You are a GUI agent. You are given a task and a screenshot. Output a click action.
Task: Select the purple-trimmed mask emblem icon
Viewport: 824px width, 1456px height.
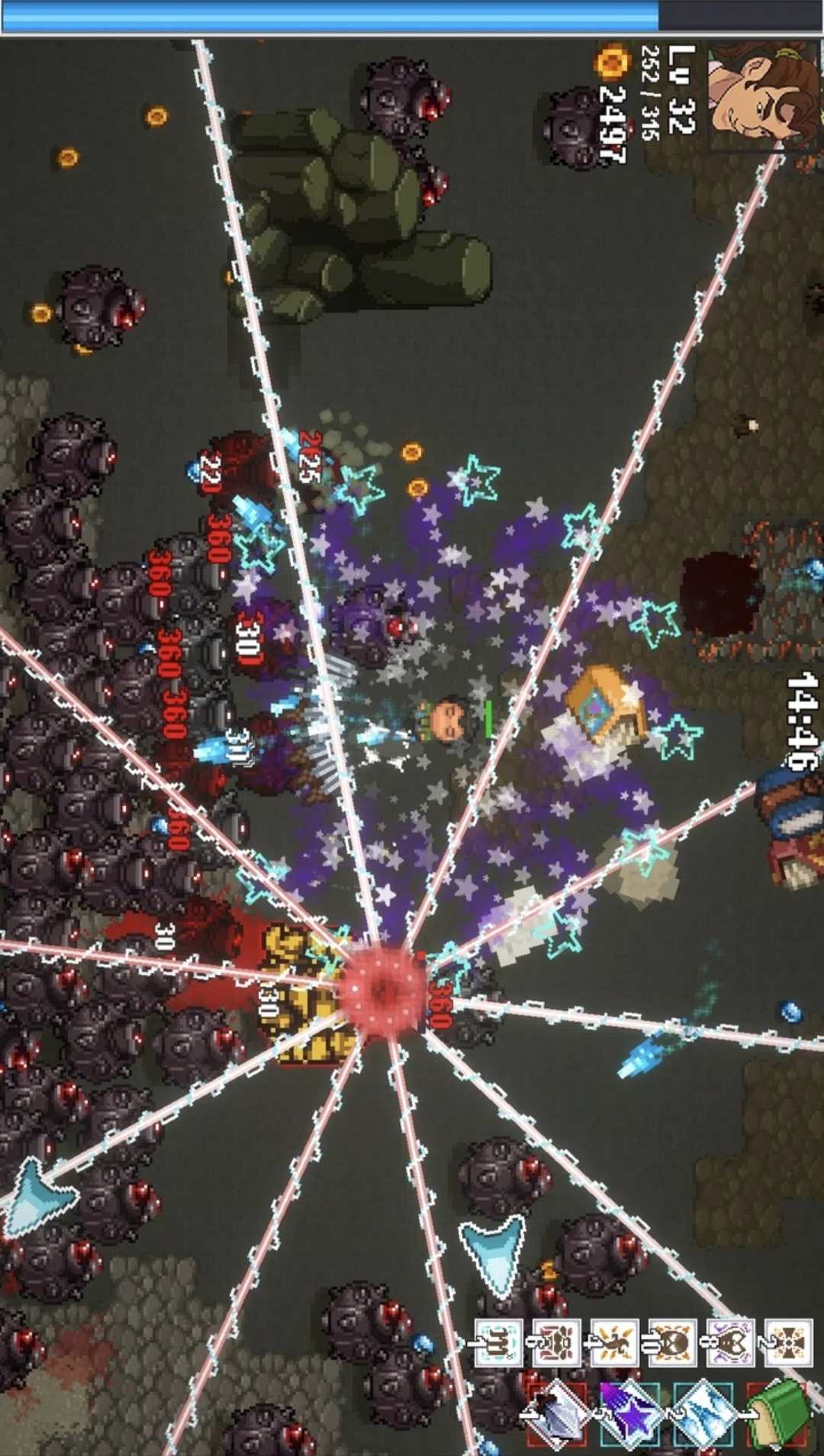click(730, 1343)
